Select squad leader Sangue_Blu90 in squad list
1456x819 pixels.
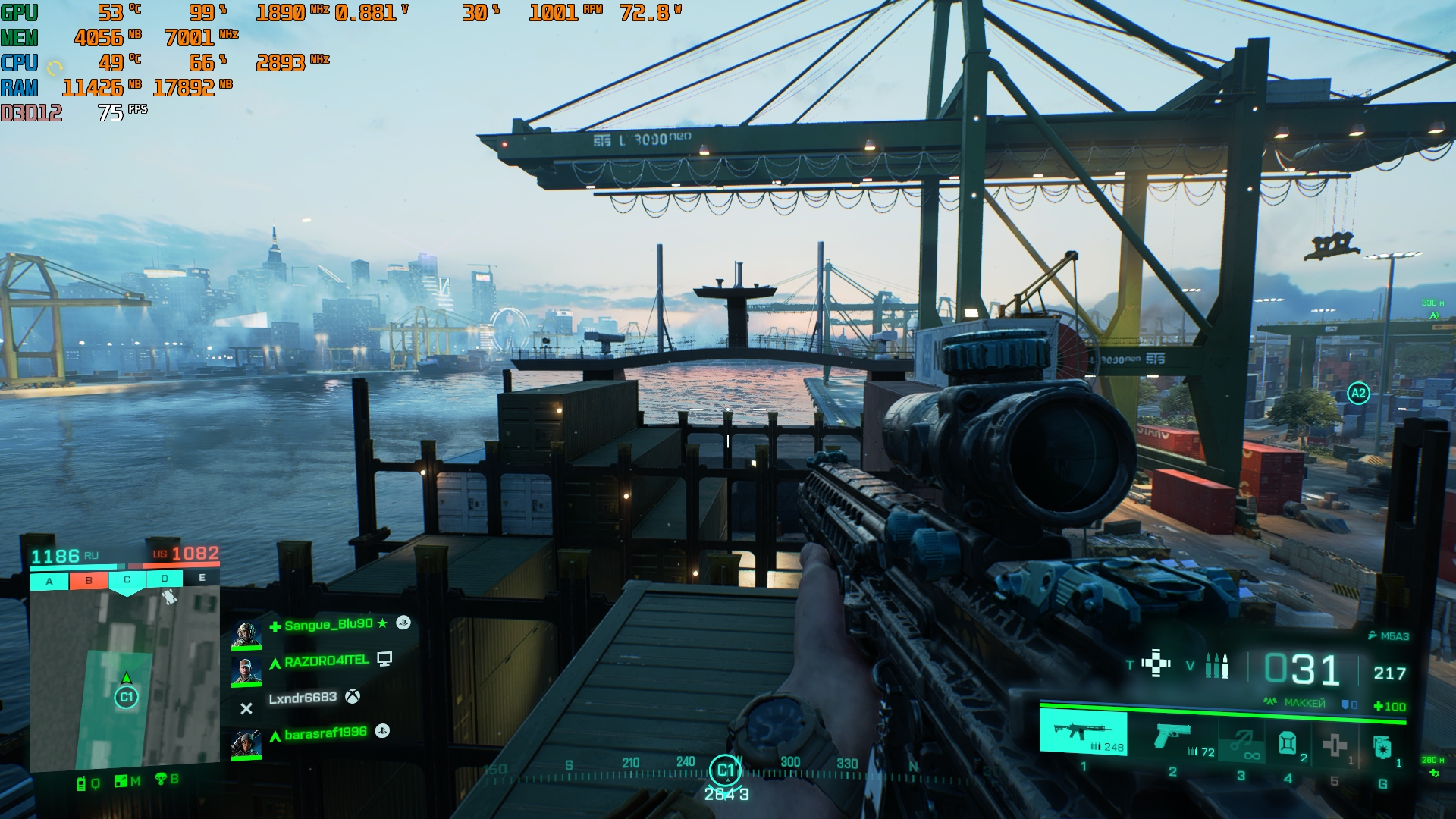328,625
